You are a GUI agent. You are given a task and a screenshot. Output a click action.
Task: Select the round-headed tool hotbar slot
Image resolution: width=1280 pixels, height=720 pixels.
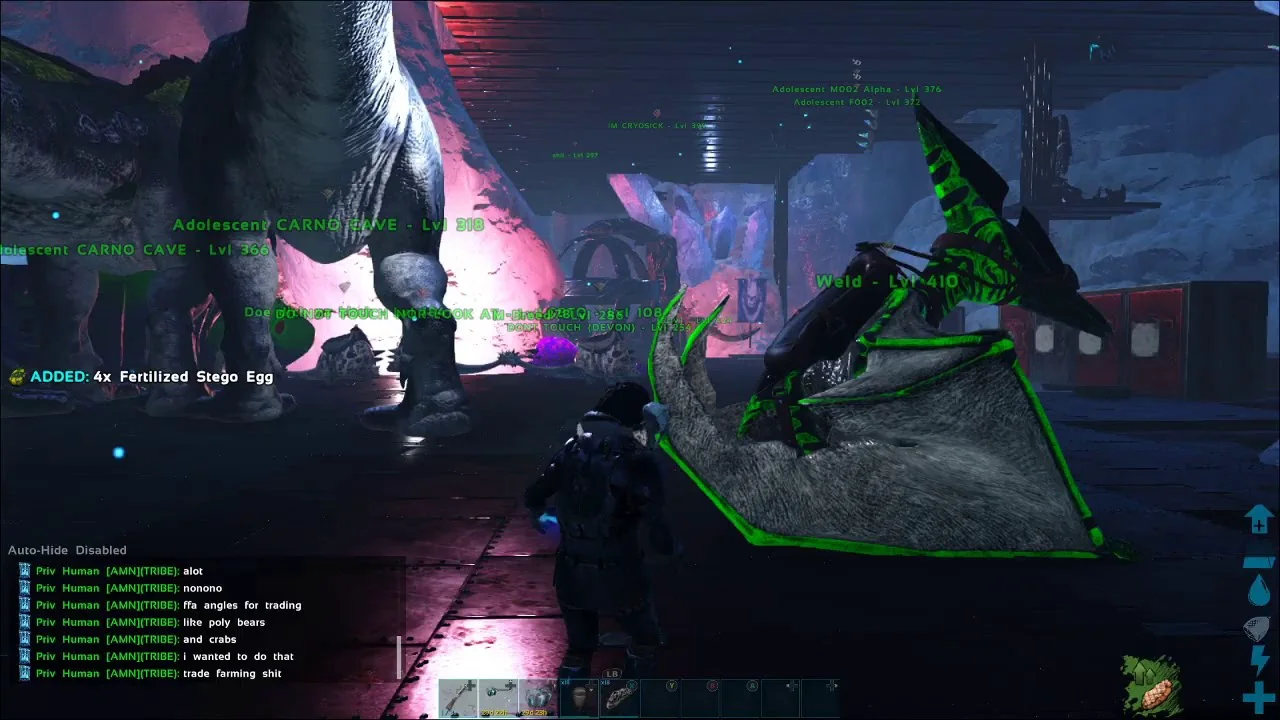[x=498, y=698]
